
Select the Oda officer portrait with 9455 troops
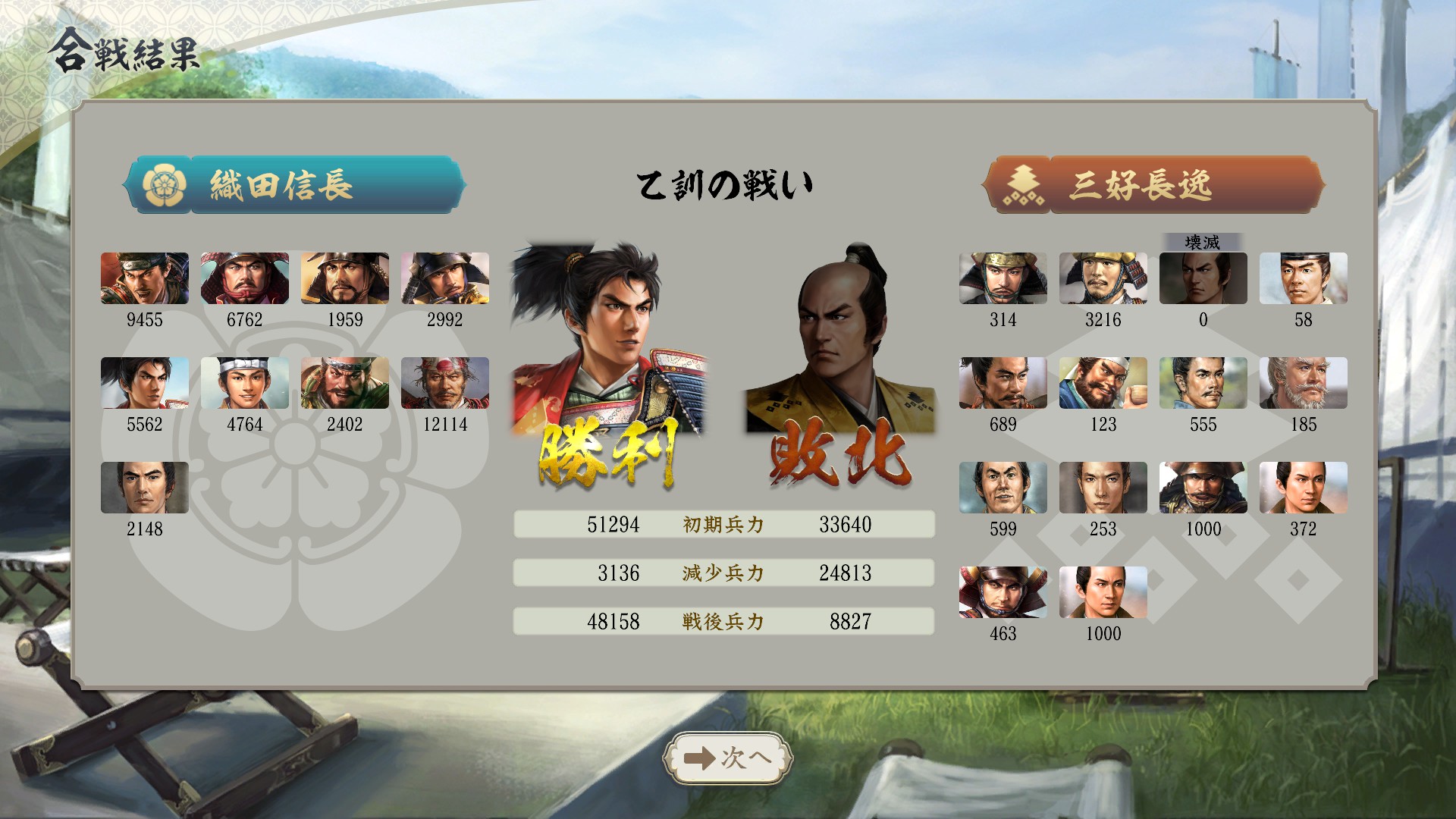(x=144, y=278)
